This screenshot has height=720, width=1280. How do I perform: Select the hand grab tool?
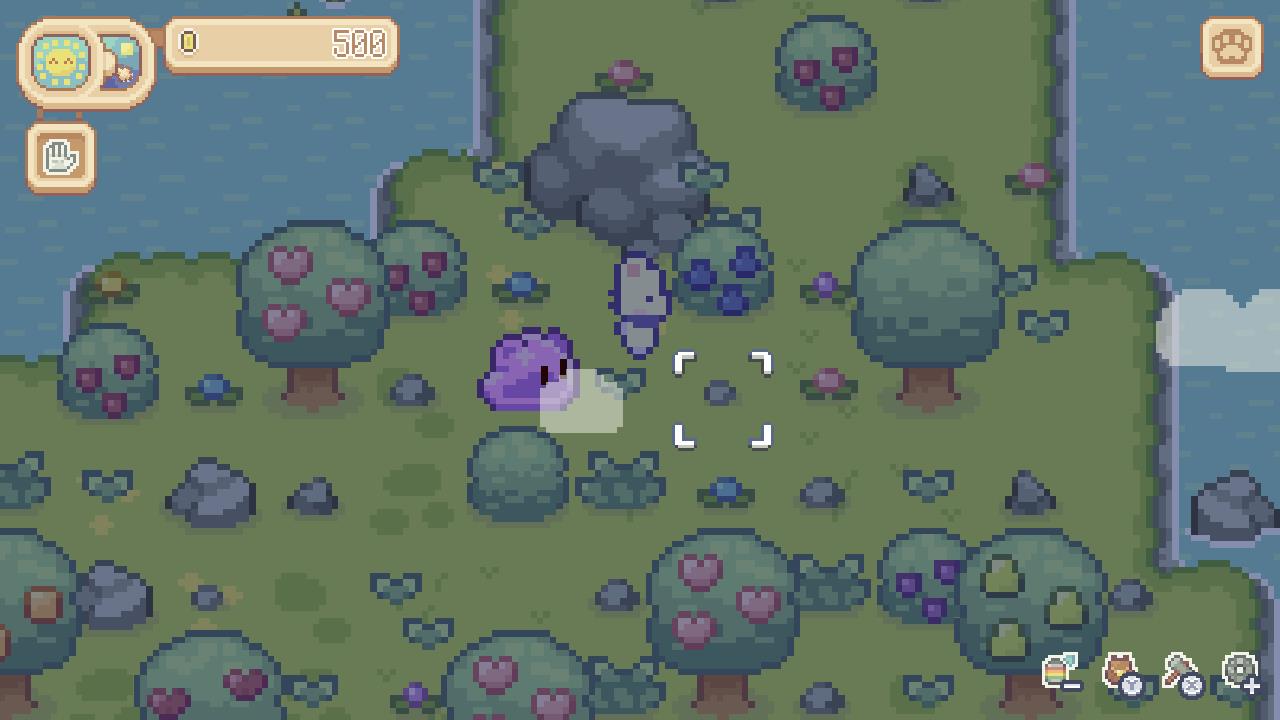(60, 156)
